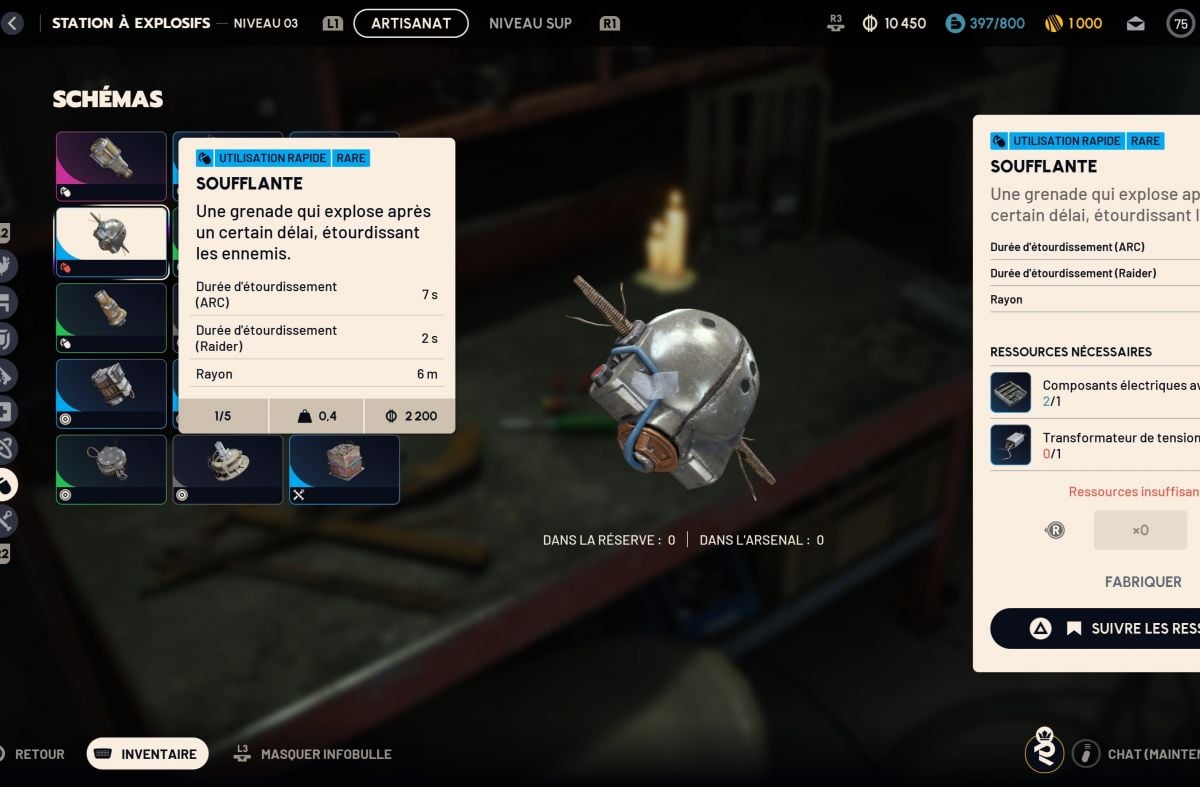Open the Niveau Sup tab

[530, 23]
